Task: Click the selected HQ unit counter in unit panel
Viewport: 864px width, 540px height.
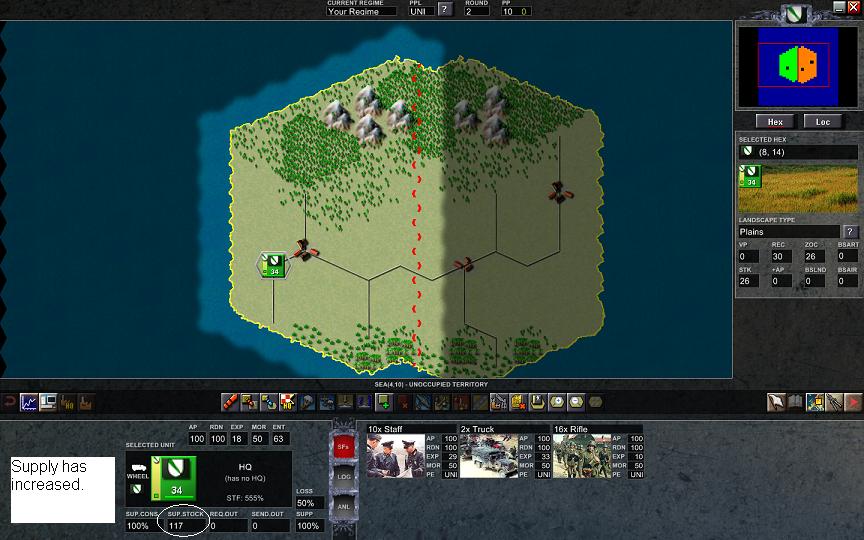Action: click(x=175, y=475)
